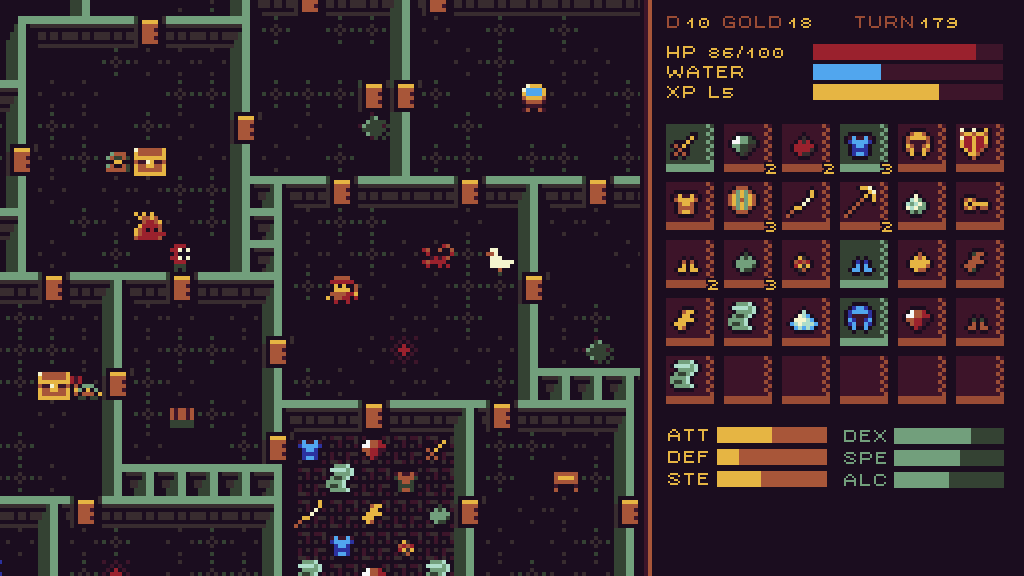
Task: Pick the orange chest armor slot
Action: 688,206
